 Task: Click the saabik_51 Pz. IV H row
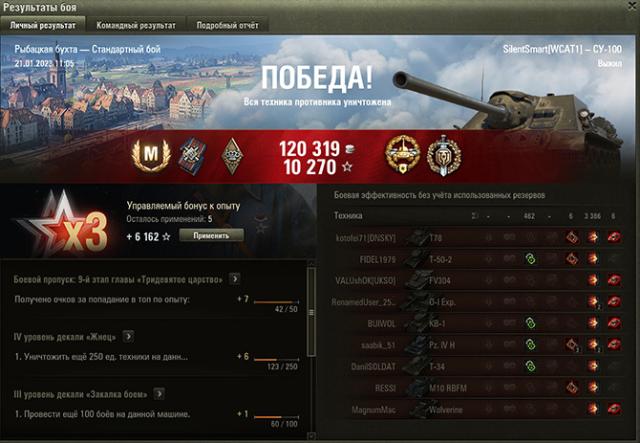pos(480,345)
